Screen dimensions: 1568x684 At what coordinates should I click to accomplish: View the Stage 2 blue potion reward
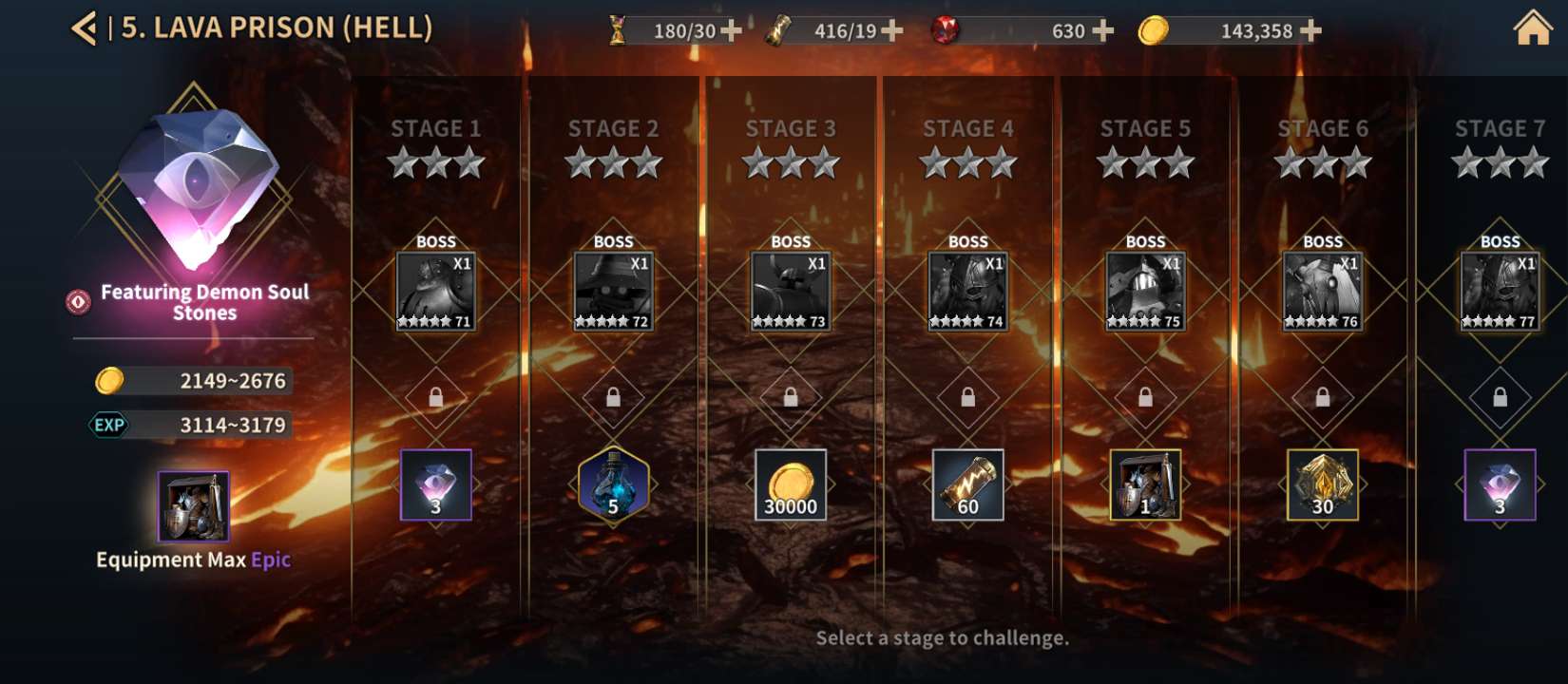coord(613,484)
